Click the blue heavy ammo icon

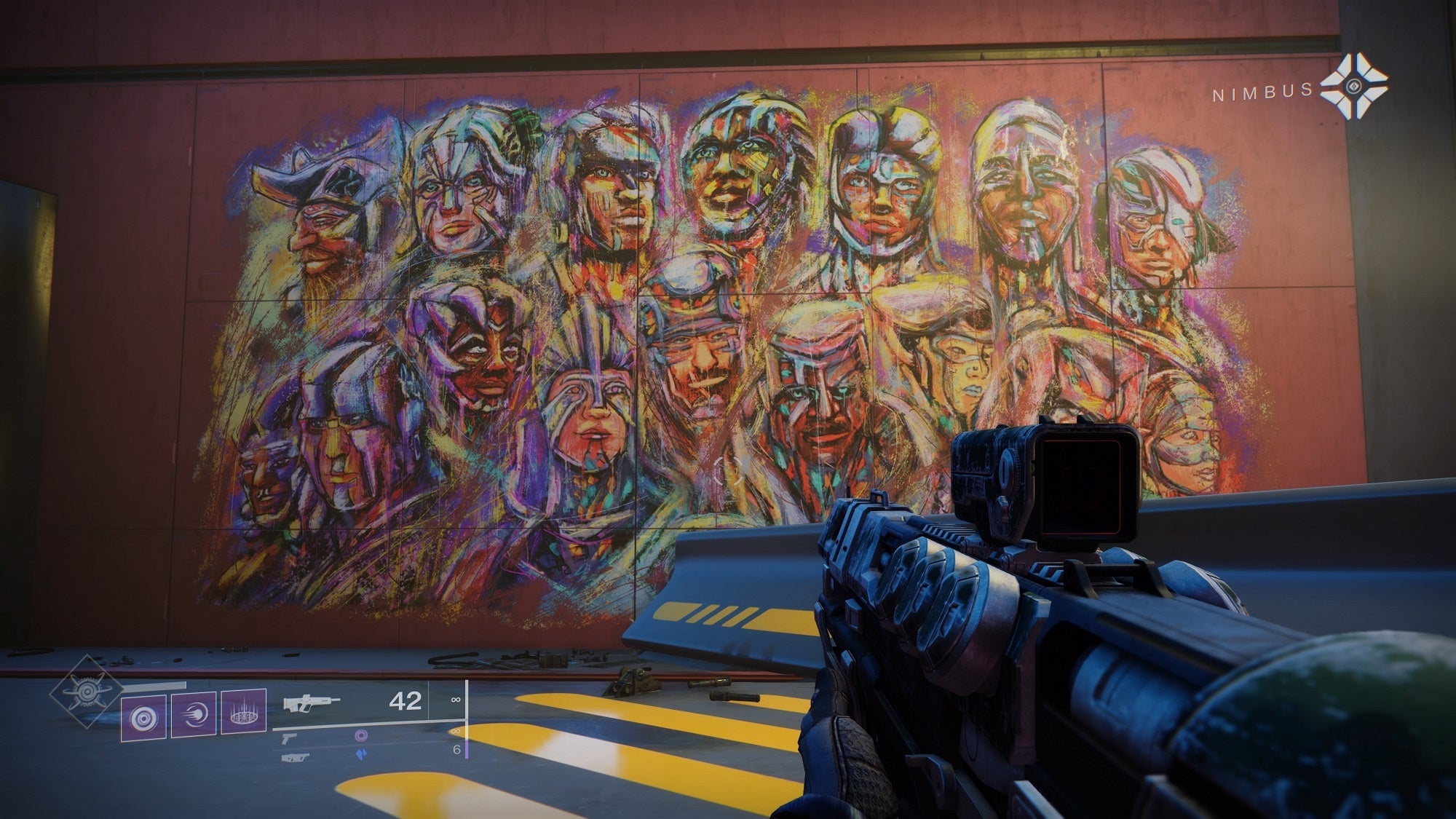[x=362, y=756]
